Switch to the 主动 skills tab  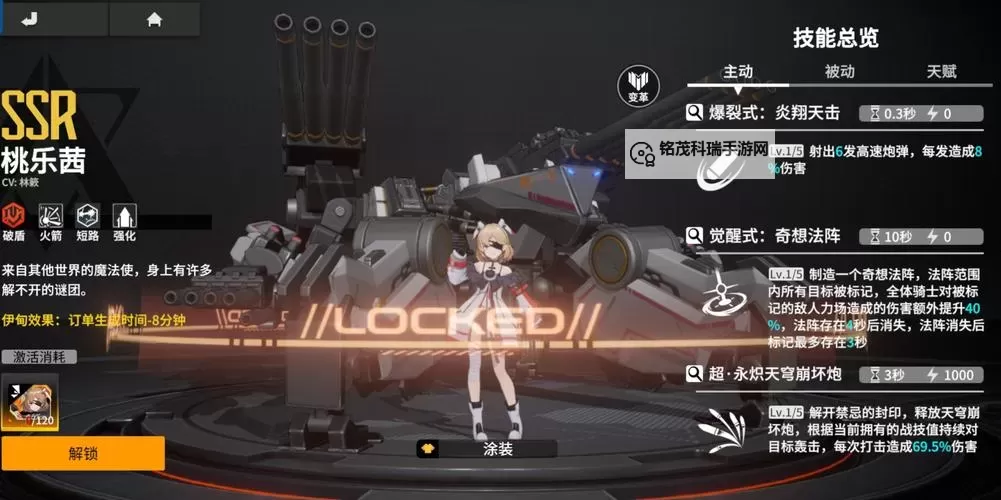[x=738, y=72]
